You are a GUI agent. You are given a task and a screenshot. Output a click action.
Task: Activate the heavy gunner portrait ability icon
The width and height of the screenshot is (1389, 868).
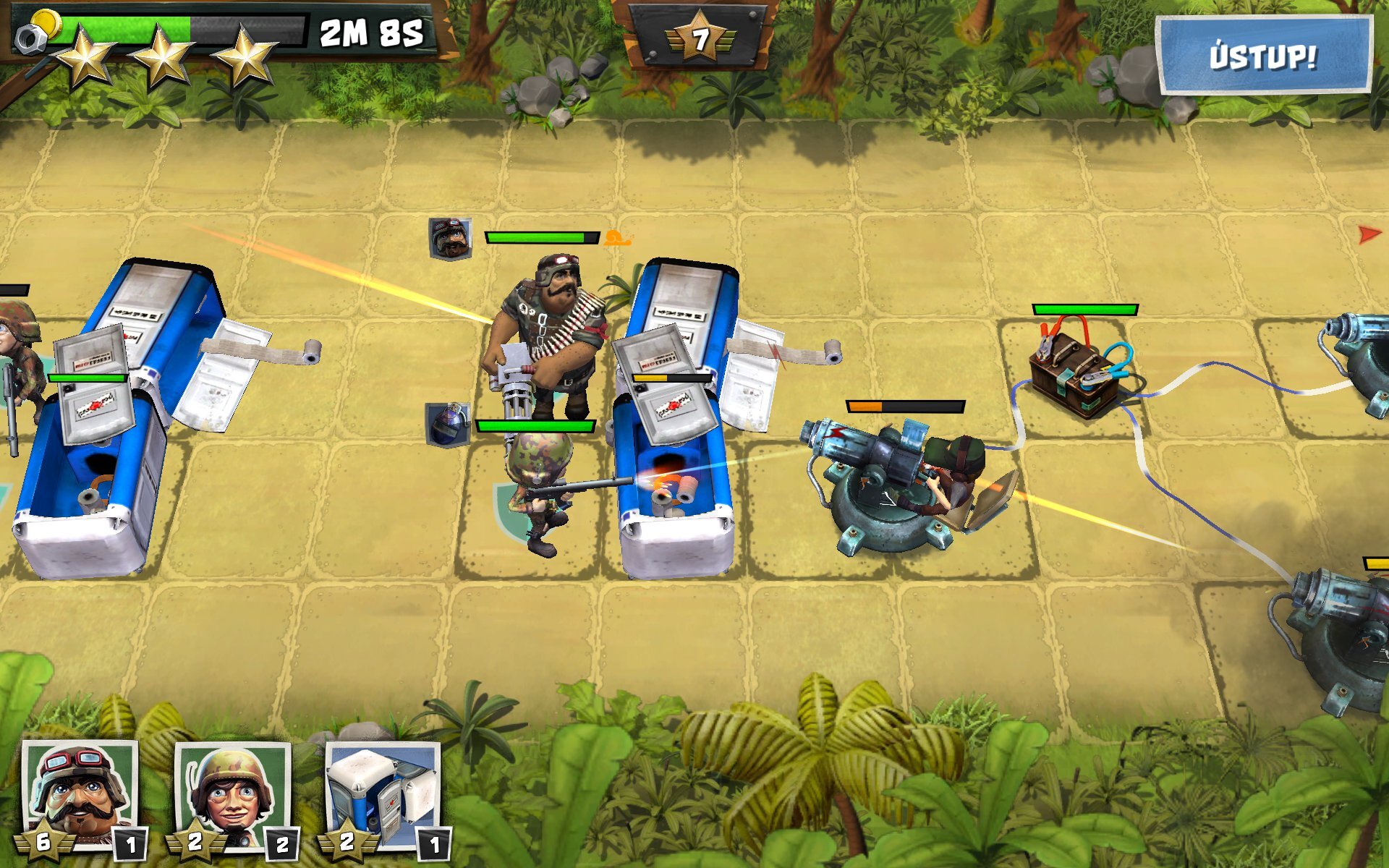click(x=450, y=238)
